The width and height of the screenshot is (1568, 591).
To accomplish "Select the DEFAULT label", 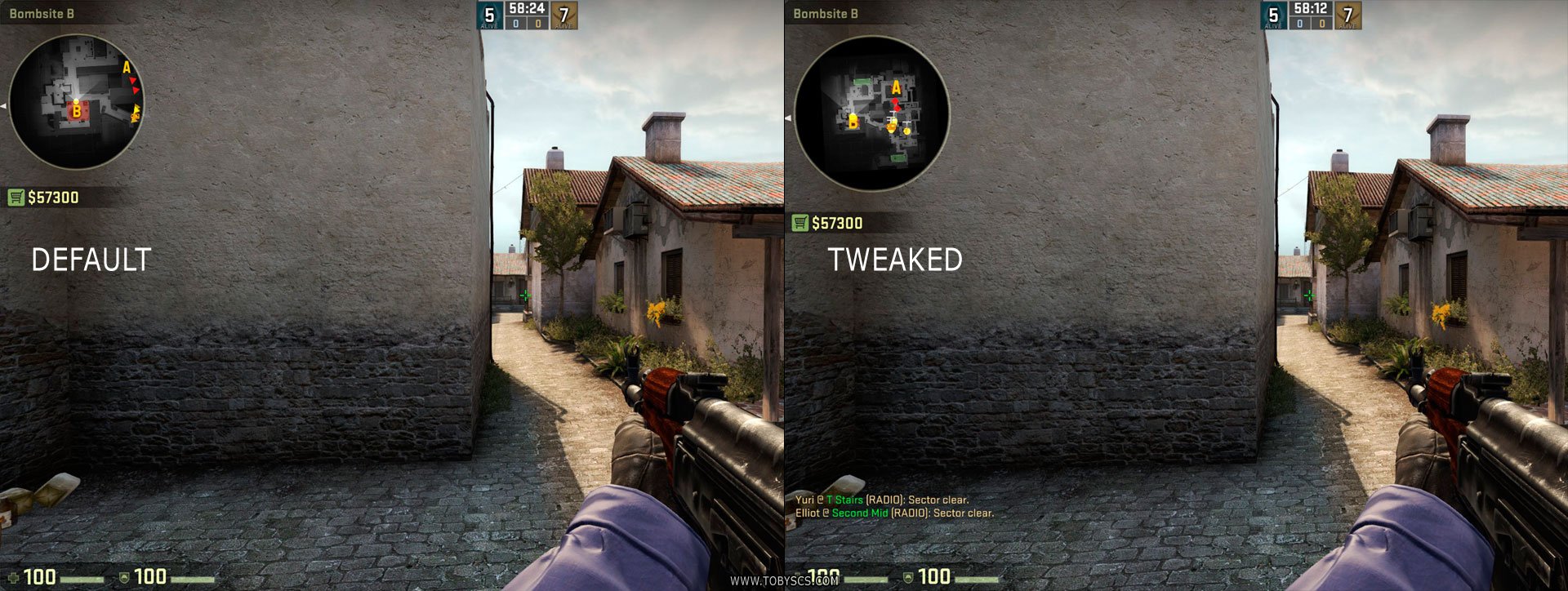I will point(92,261).
